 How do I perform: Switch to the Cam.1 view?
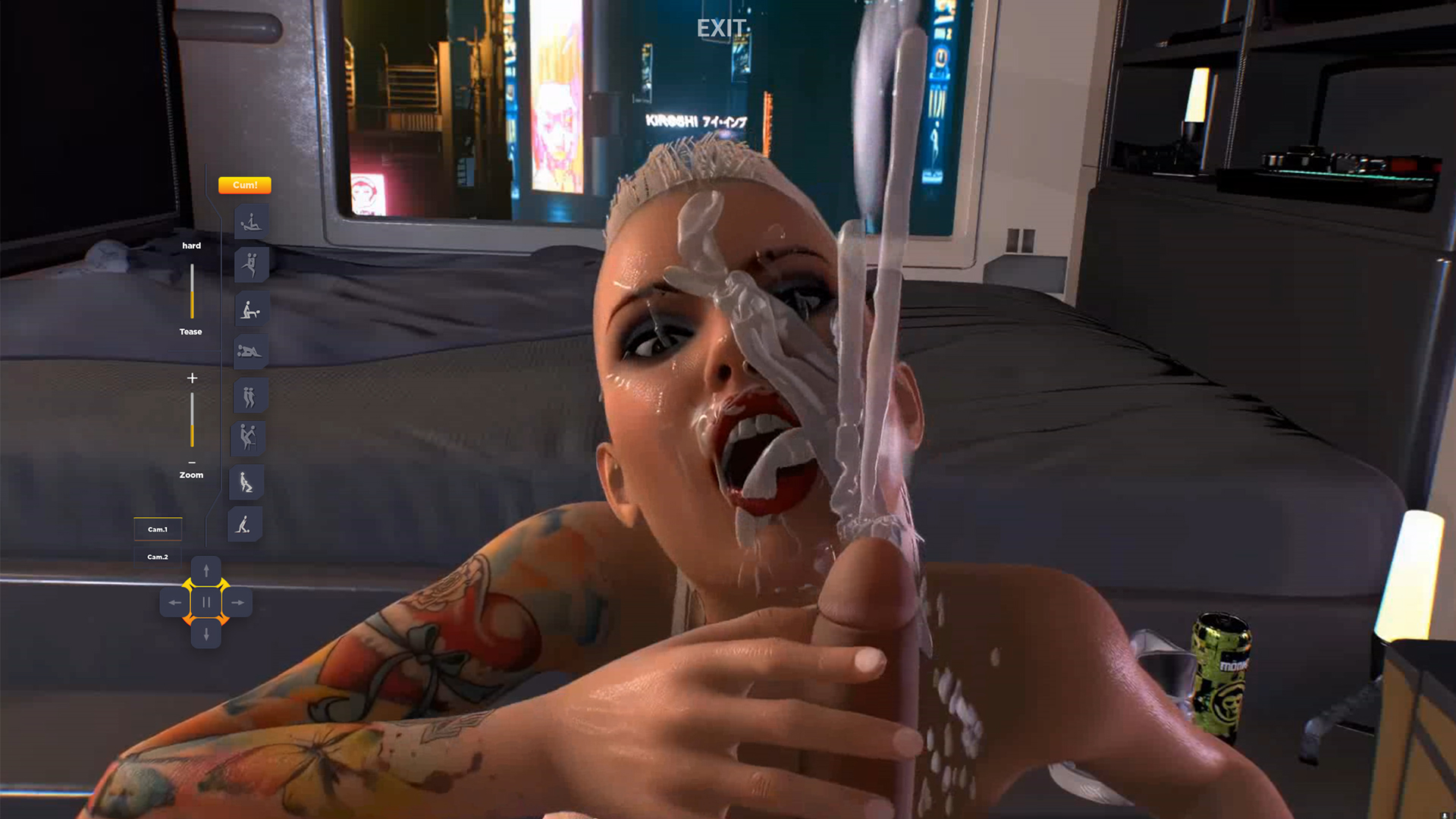(158, 529)
